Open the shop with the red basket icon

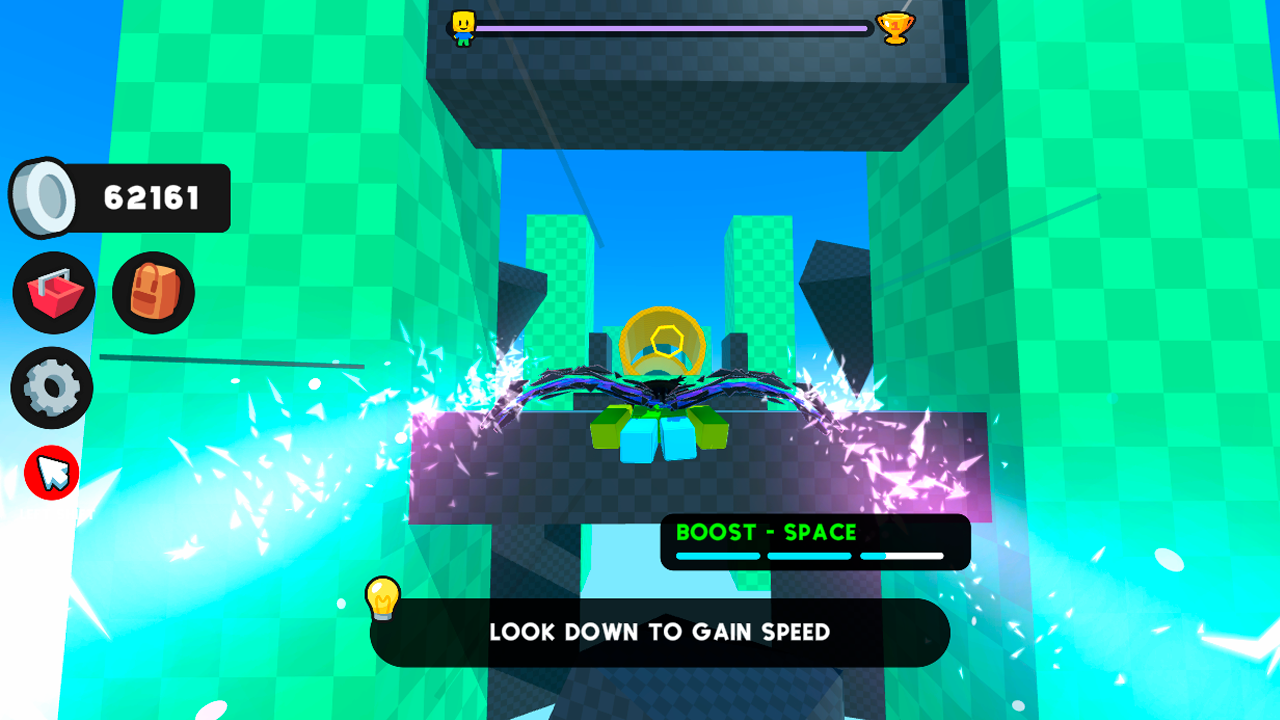(x=53, y=292)
